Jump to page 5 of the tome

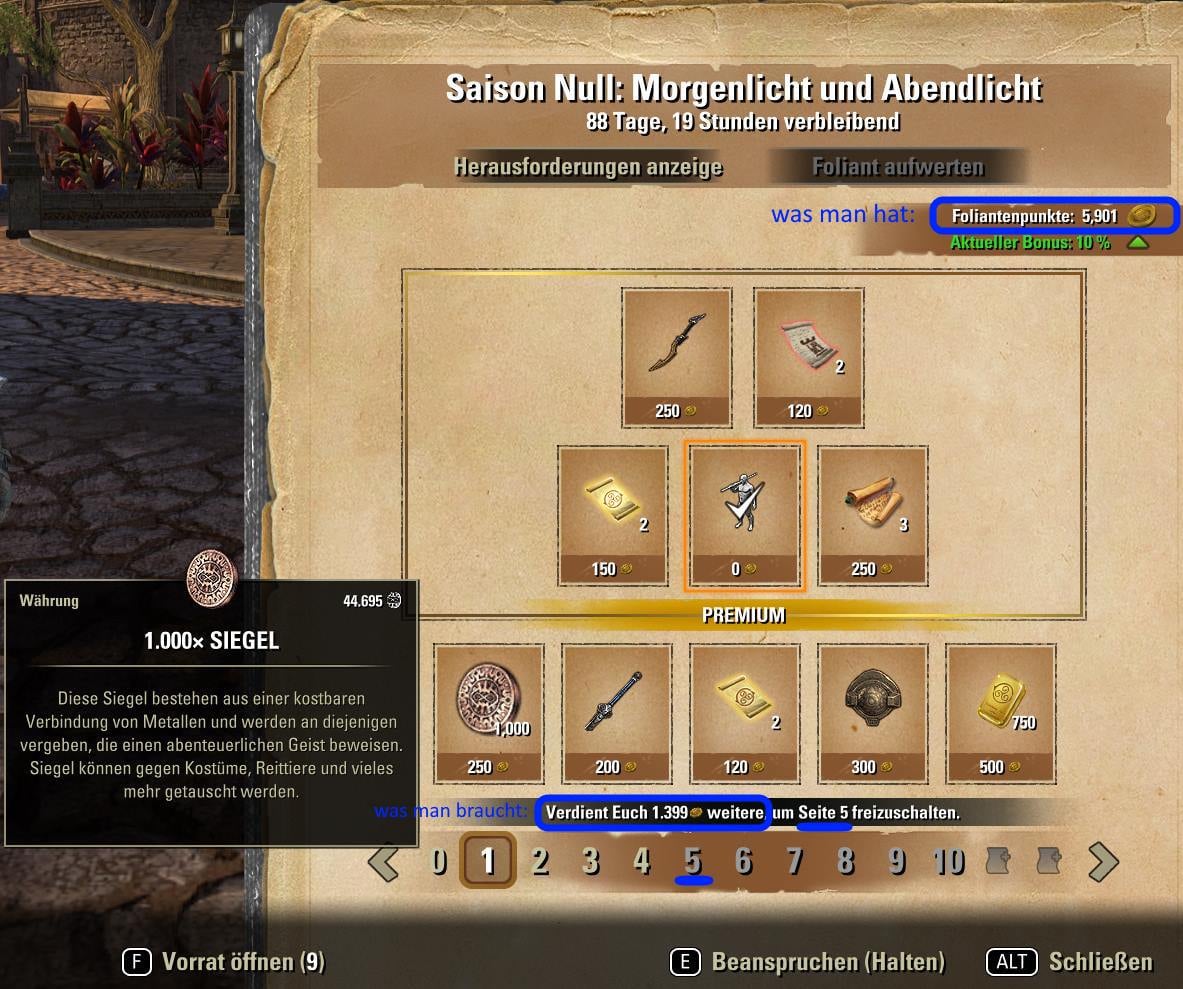693,861
